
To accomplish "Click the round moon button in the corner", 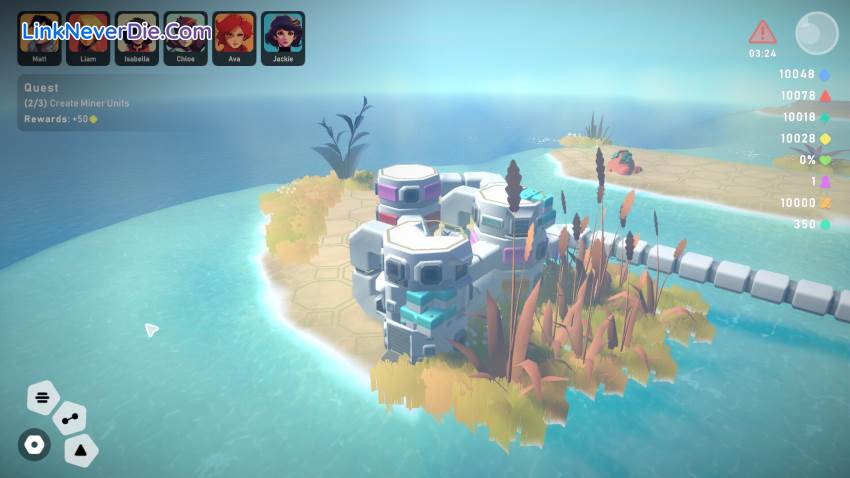I will [x=816, y=33].
